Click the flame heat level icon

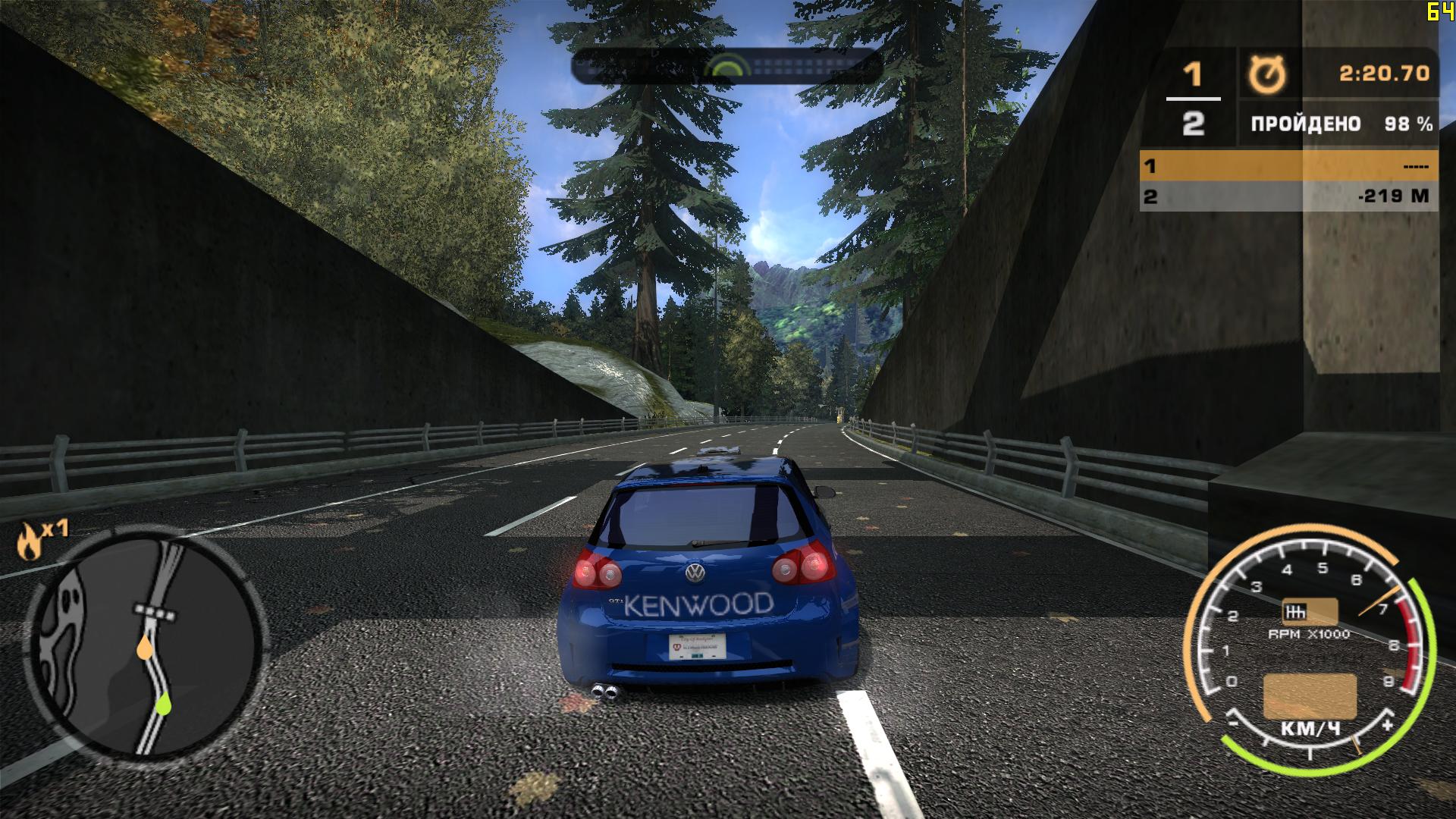(29, 541)
